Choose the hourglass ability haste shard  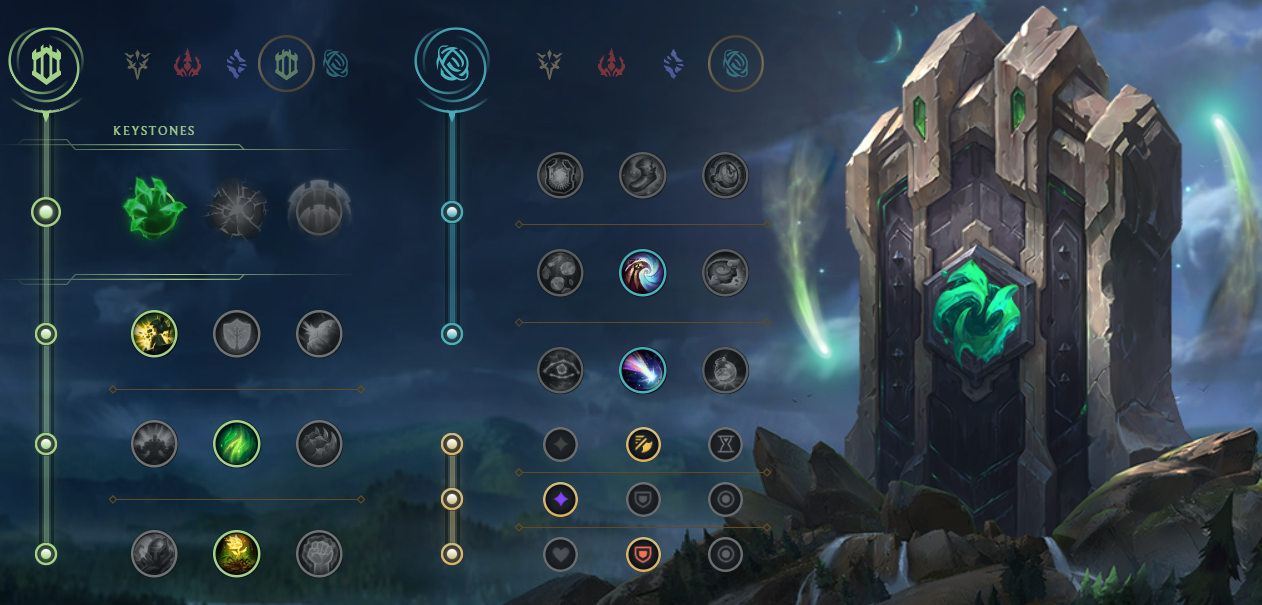coord(725,444)
